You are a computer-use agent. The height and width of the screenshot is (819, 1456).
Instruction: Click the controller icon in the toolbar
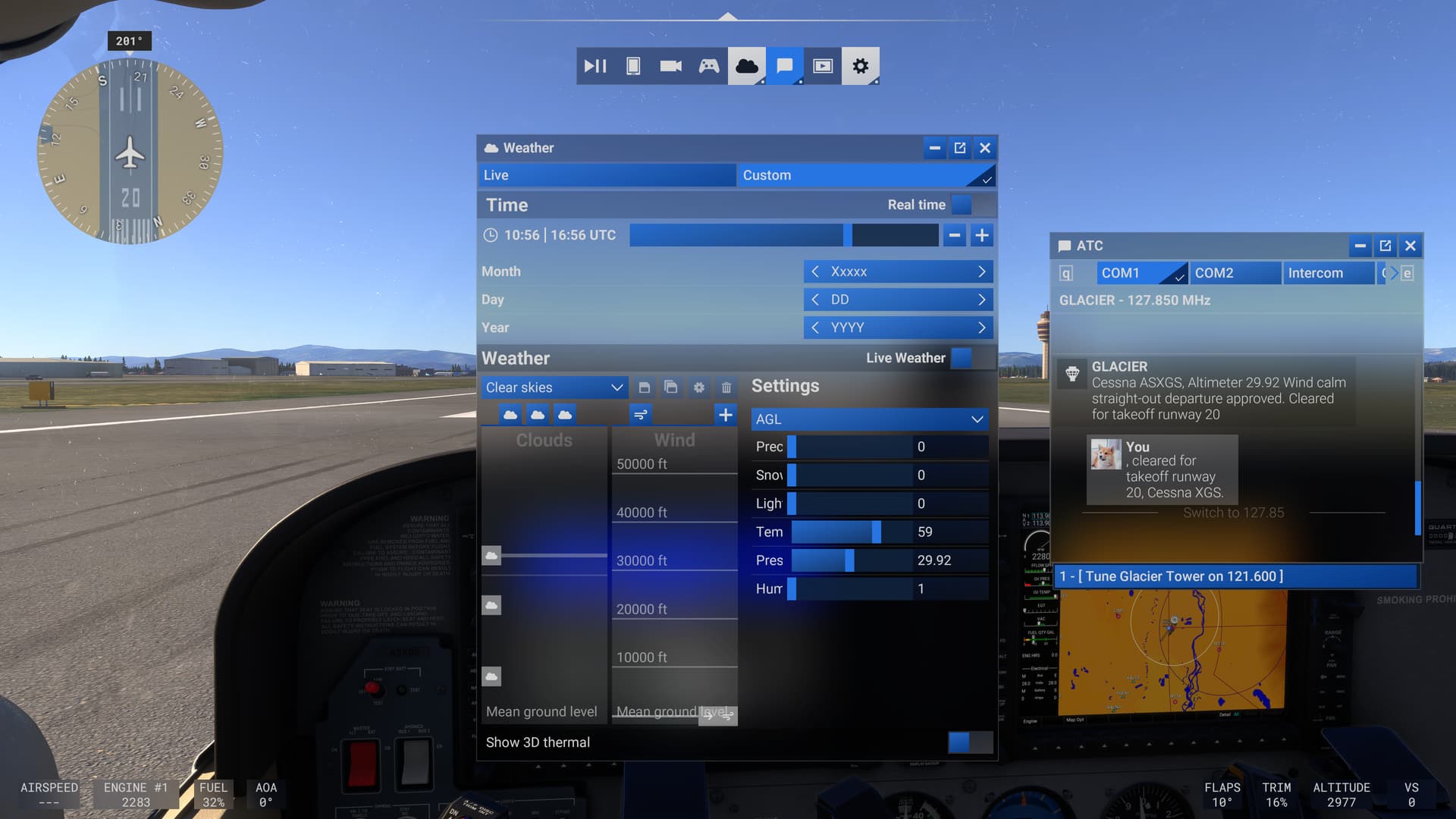coord(708,66)
